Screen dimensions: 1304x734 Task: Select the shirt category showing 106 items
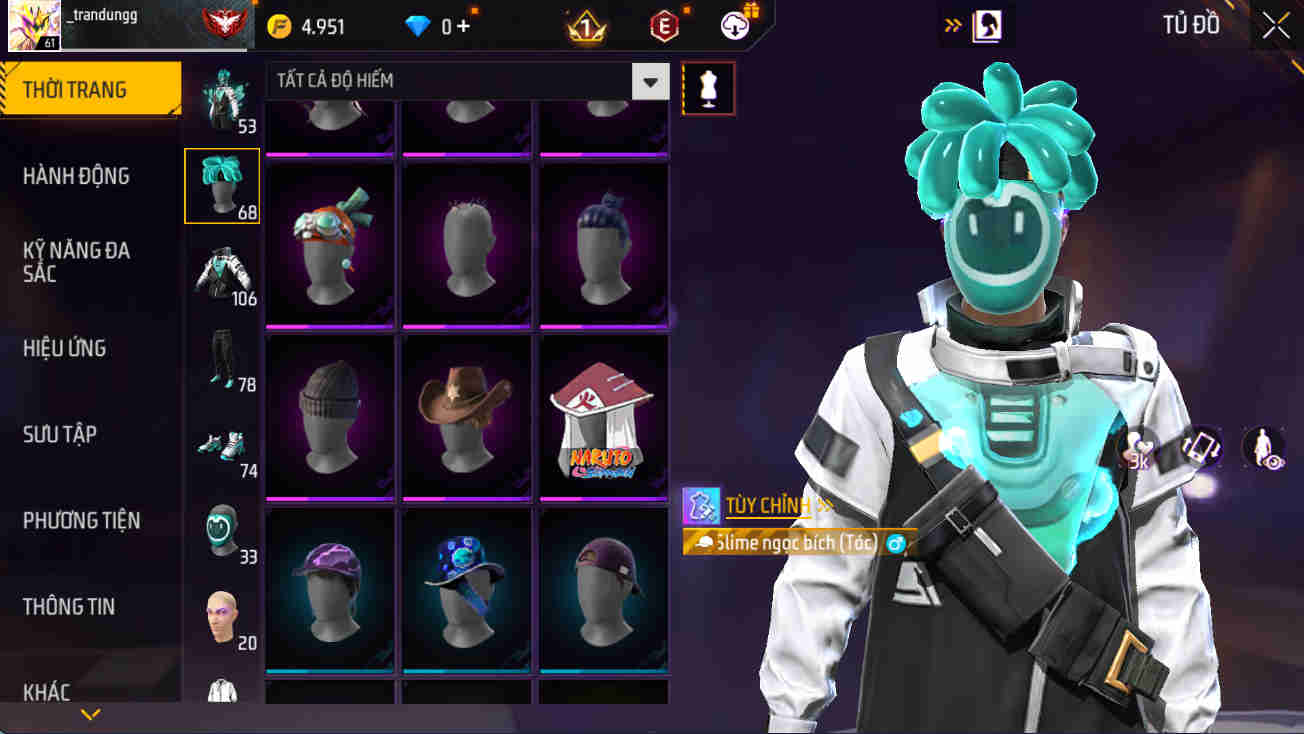coord(221,270)
